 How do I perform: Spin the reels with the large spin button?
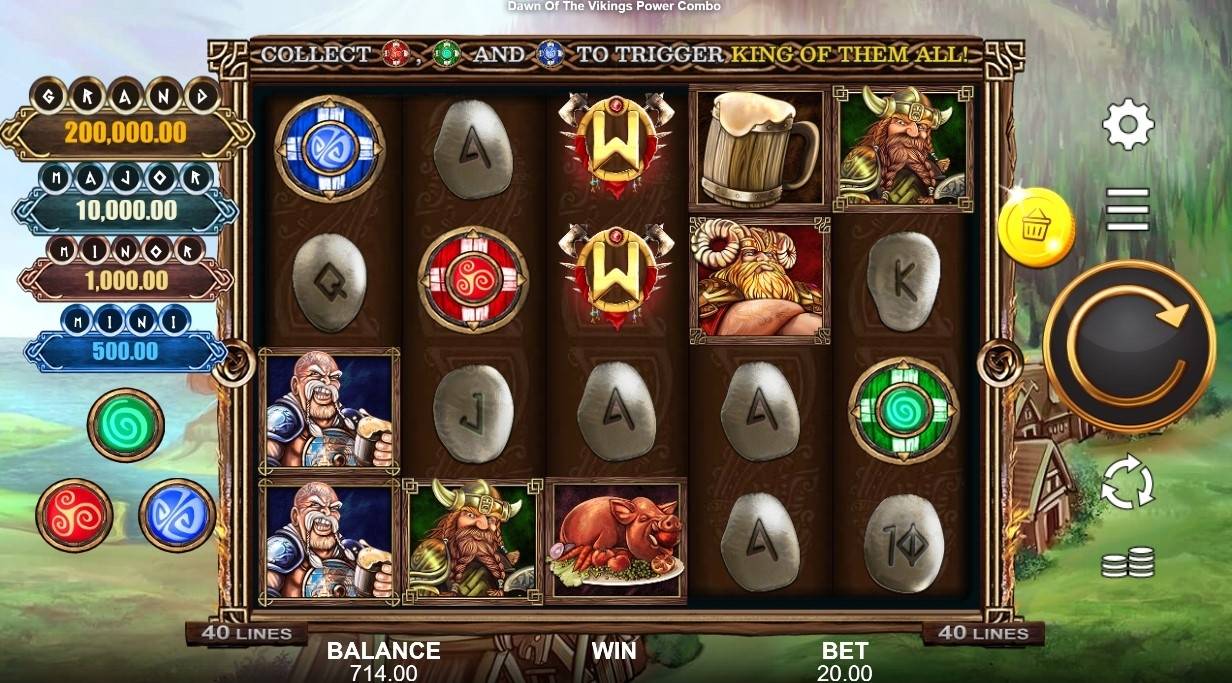pos(1128,345)
